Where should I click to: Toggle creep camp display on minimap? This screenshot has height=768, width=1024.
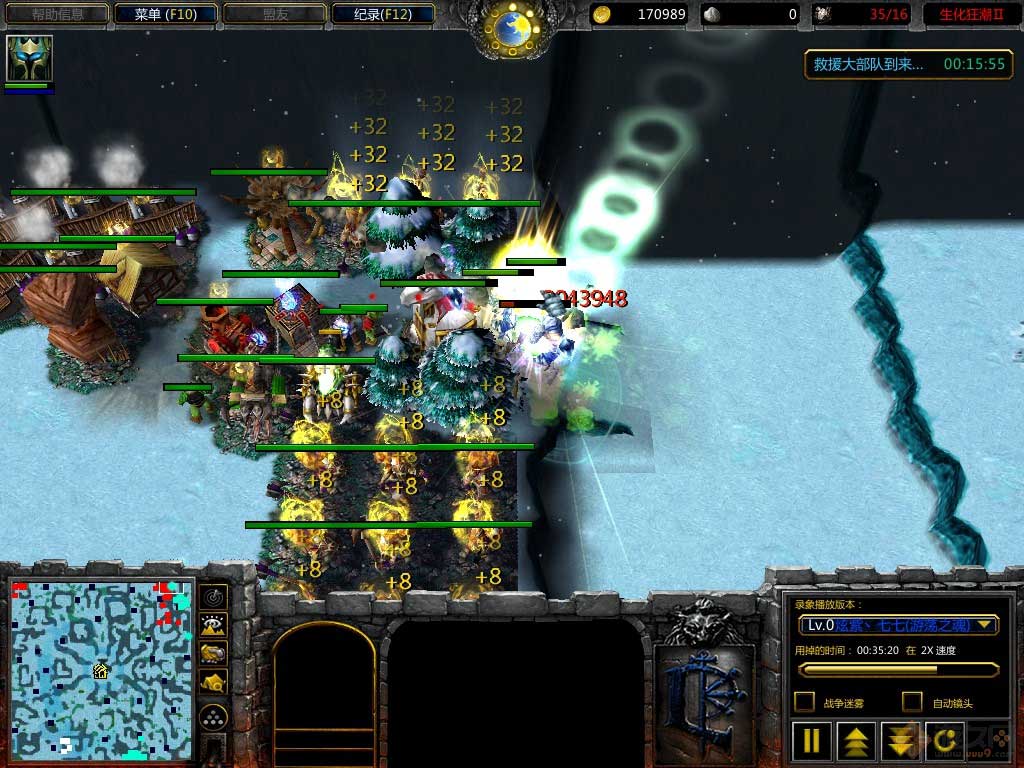click(213, 682)
